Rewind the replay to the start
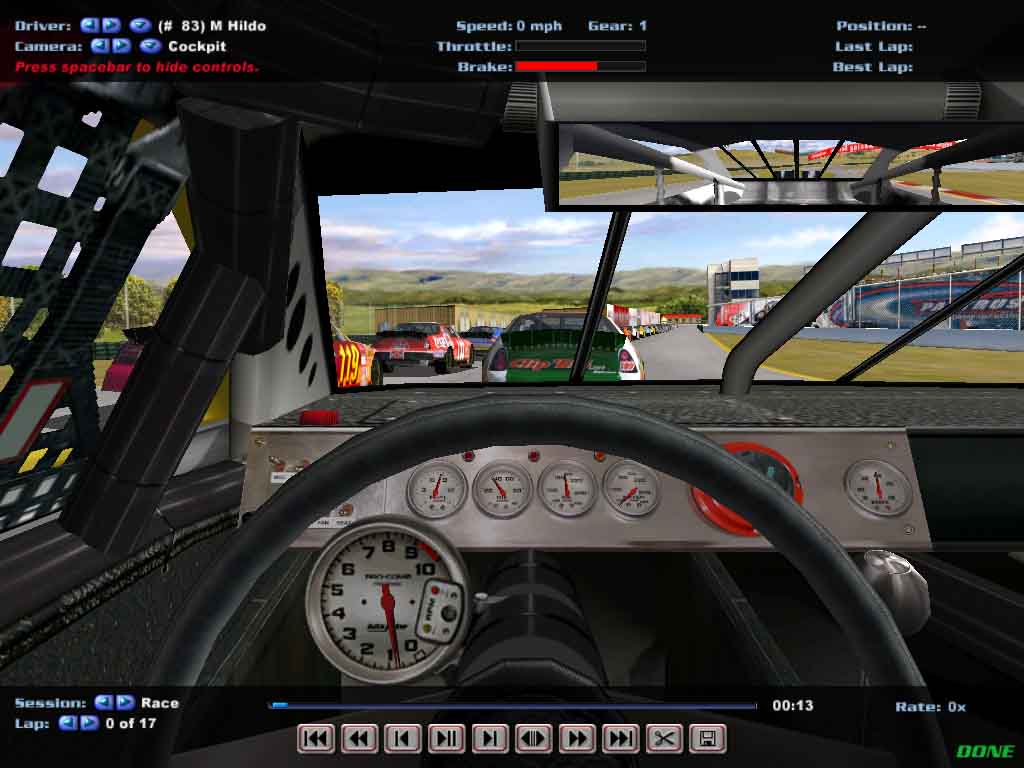1024x768 pixels. pos(316,739)
